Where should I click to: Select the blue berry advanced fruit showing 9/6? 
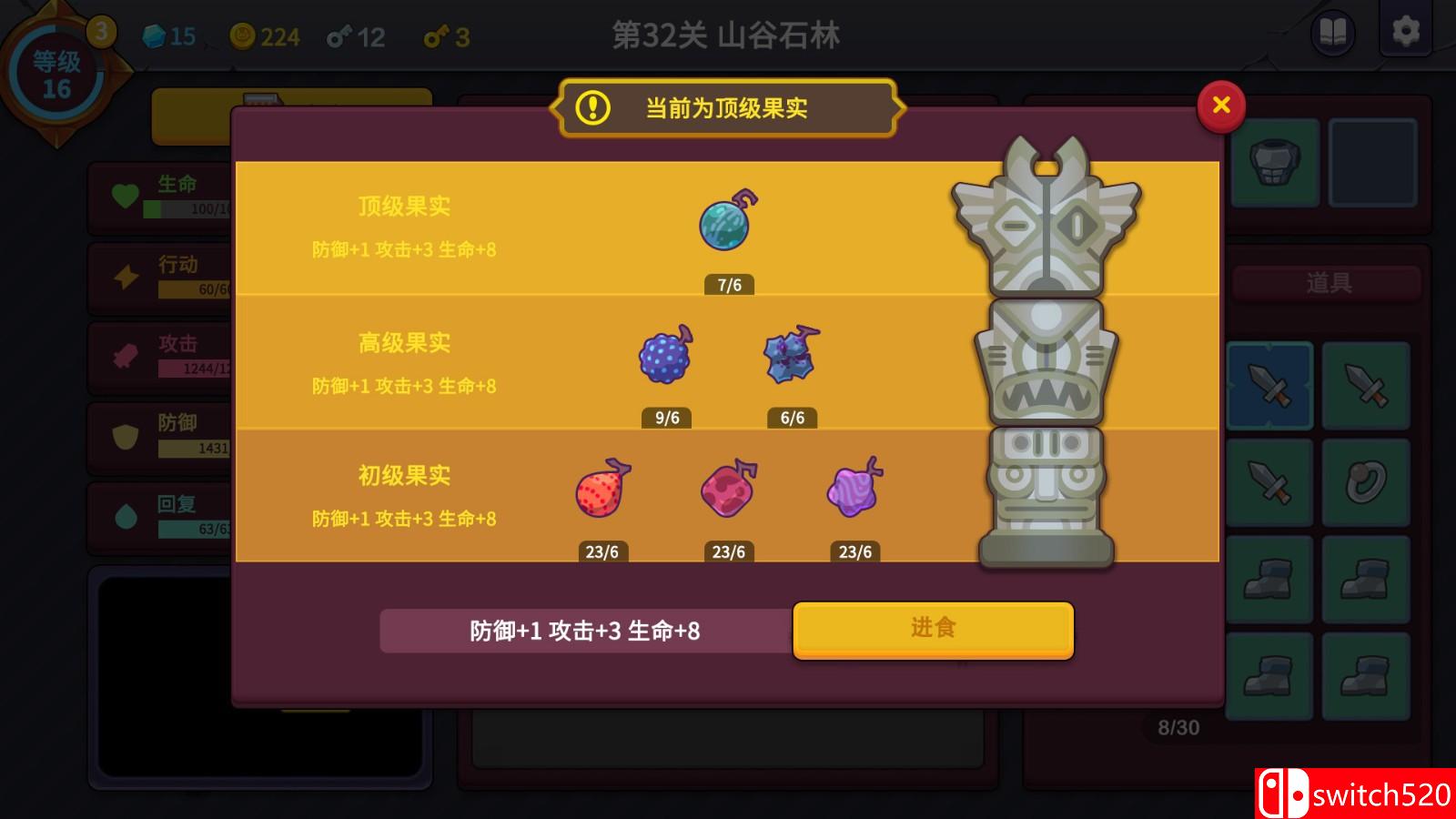coord(665,359)
